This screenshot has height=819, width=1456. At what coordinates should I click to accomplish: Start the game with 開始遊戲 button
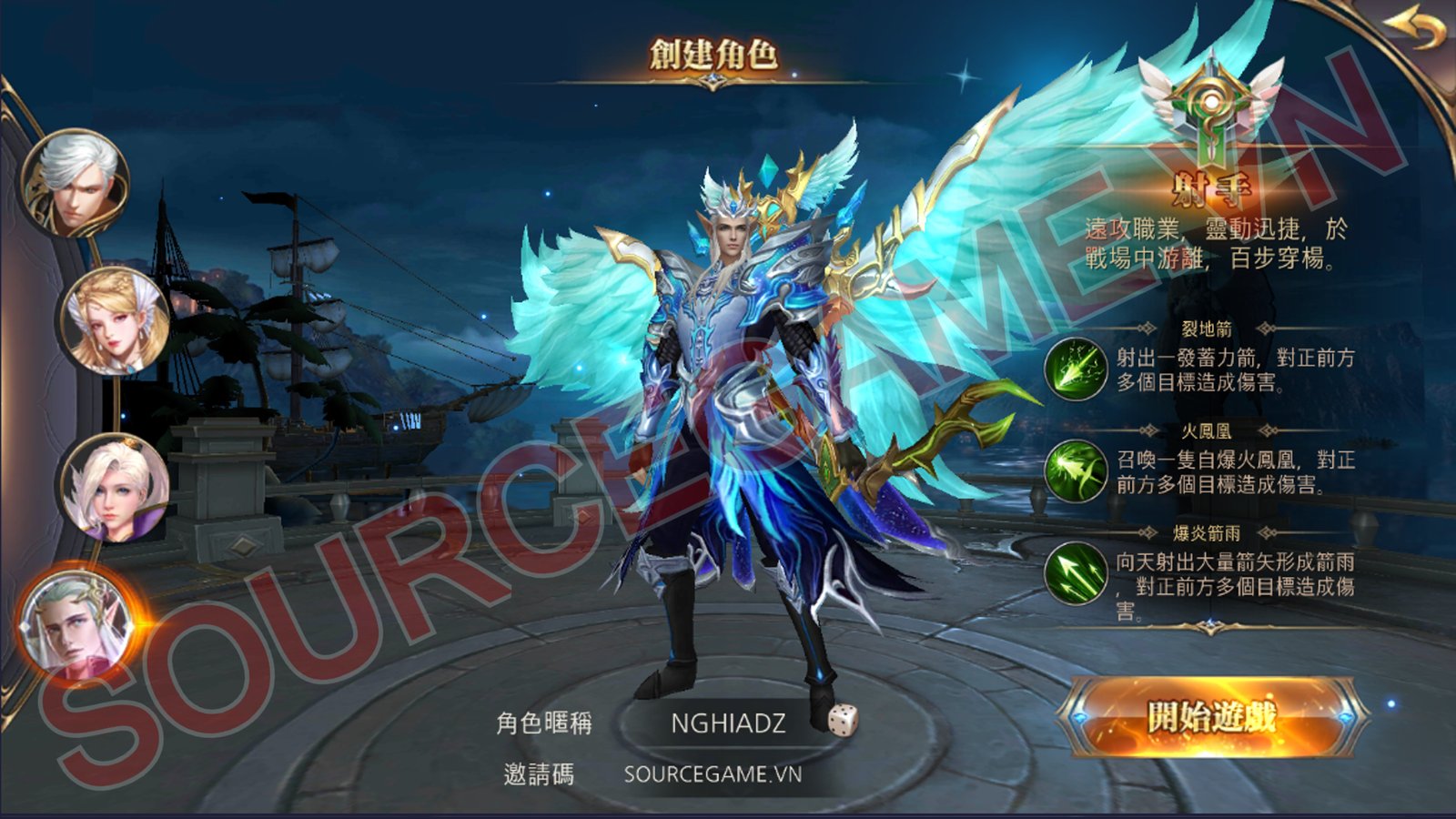point(1211,717)
